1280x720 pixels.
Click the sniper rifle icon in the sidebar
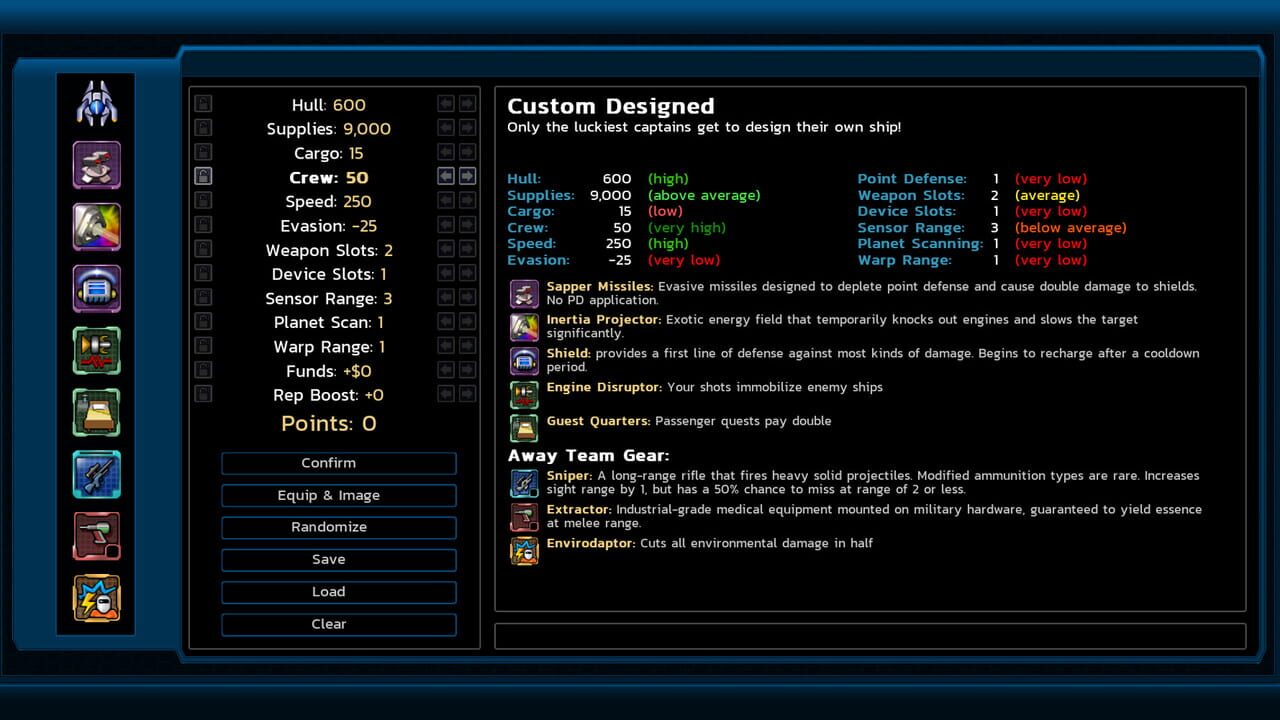[x=96, y=474]
